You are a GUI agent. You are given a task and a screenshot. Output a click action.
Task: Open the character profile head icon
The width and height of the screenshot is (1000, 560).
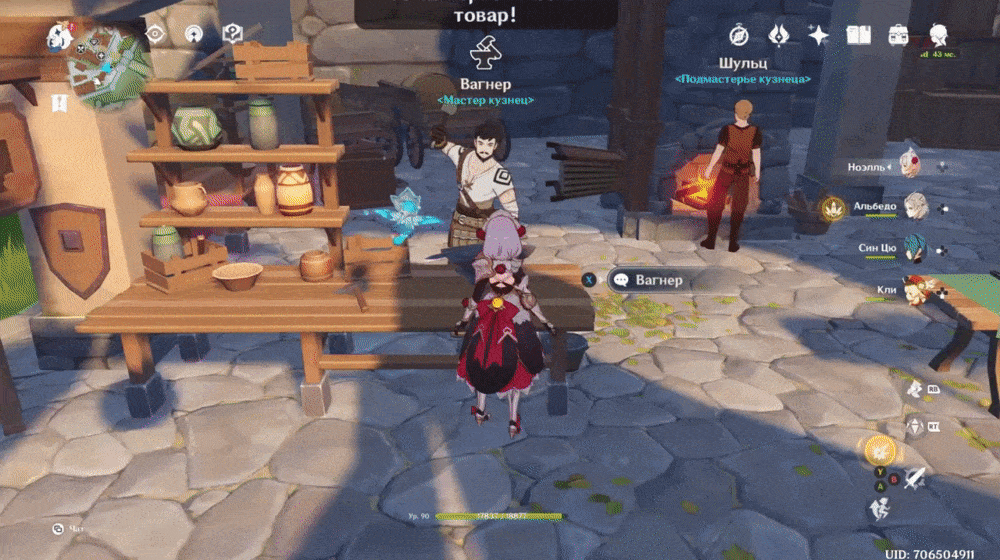click(x=938, y=36)
